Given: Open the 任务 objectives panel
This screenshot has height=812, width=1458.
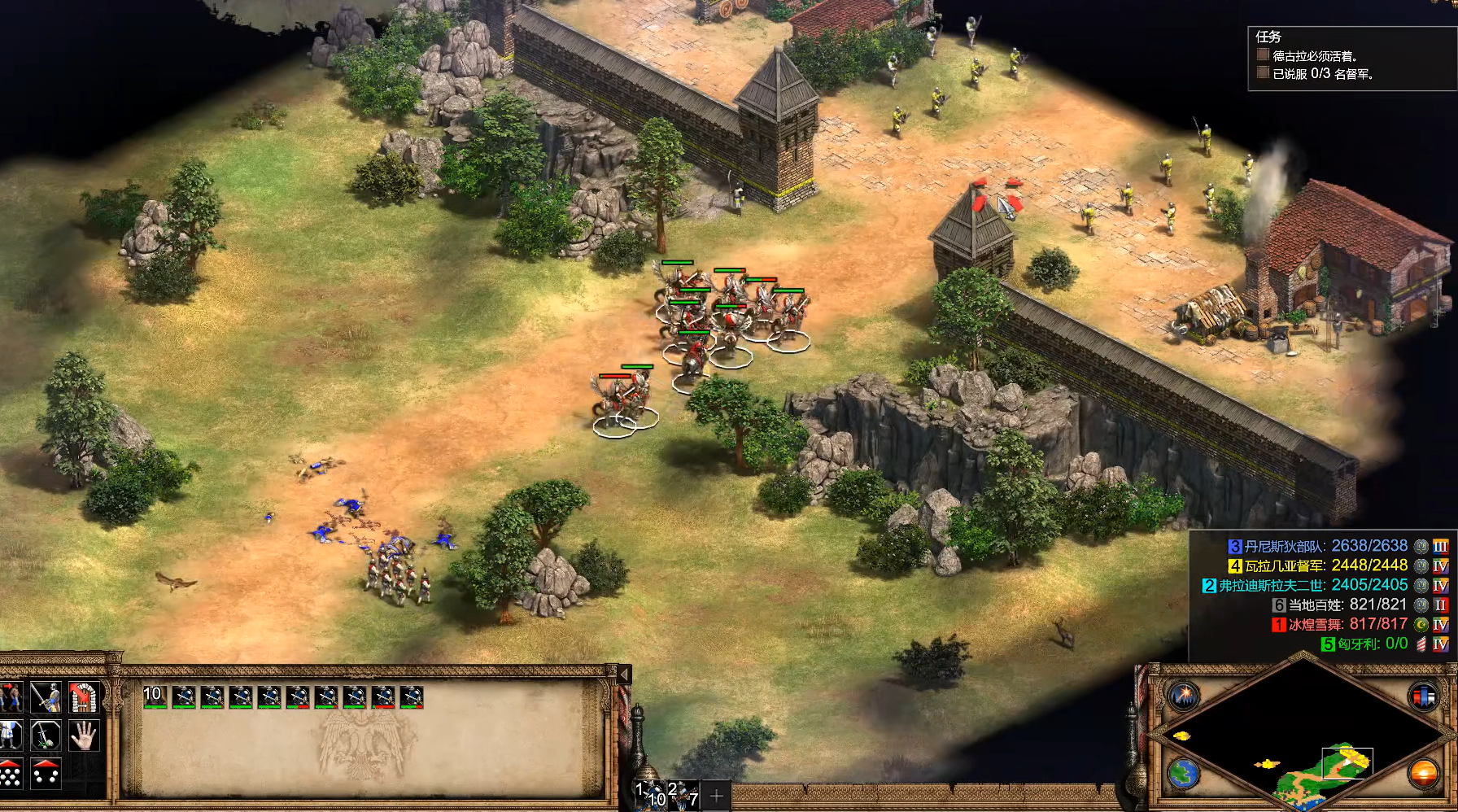Looking at the screenshot, I should point(1268,37).
